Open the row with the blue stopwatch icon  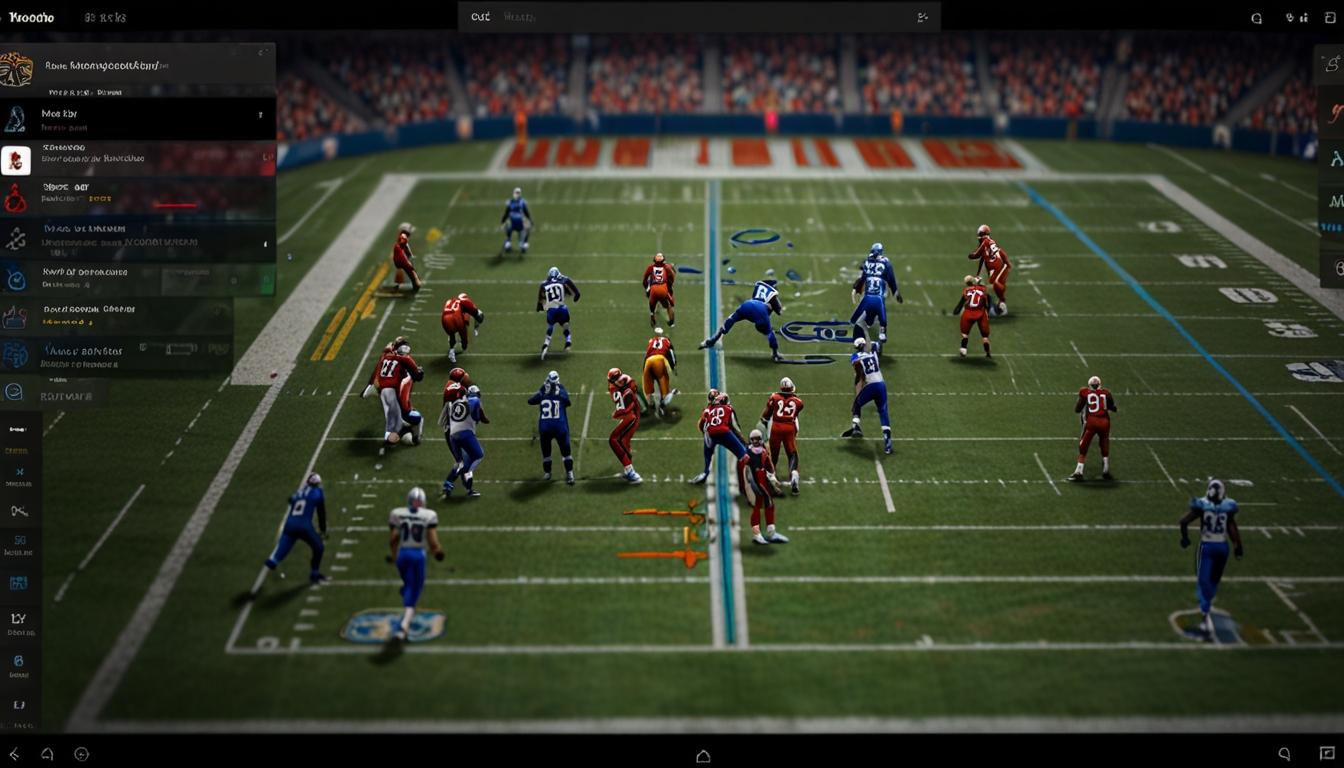pos(138,279)
